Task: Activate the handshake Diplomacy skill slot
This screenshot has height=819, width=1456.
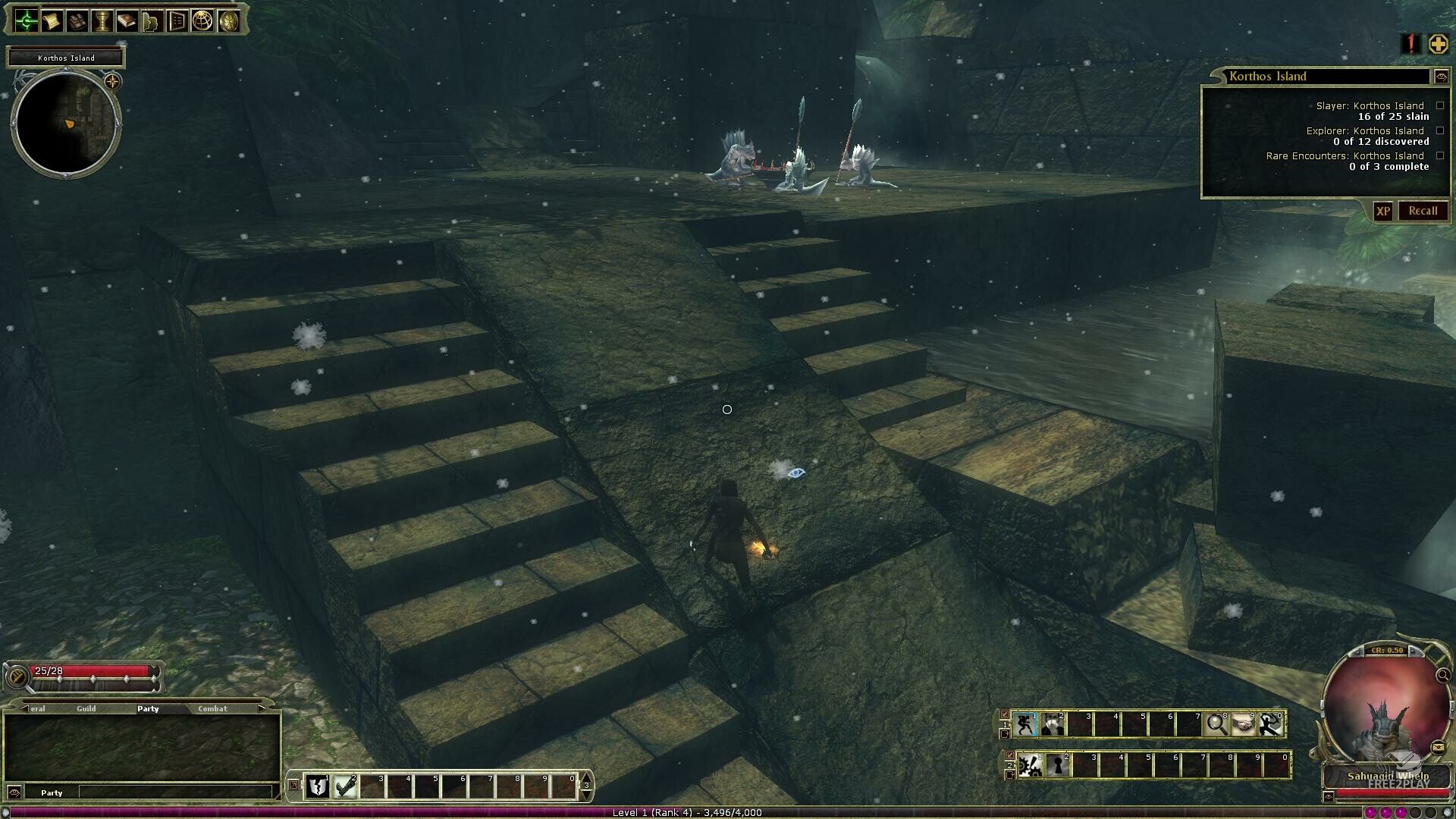Action: point(1244,725)
